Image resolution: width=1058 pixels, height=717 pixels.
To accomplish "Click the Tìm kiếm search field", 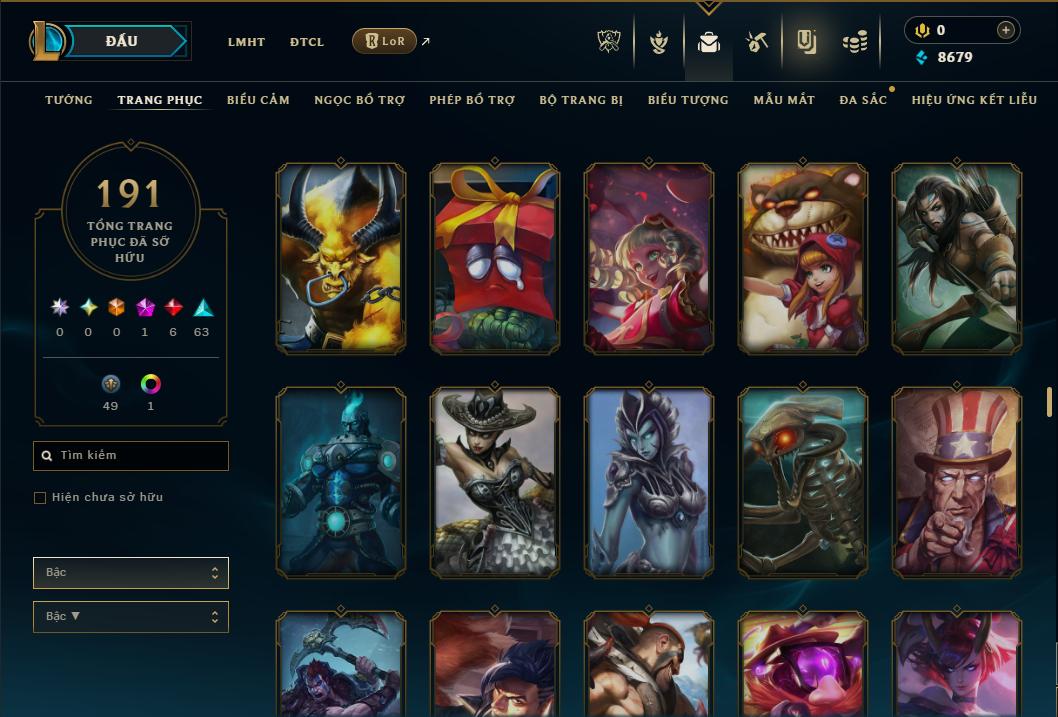I will (x=131, y=456).
